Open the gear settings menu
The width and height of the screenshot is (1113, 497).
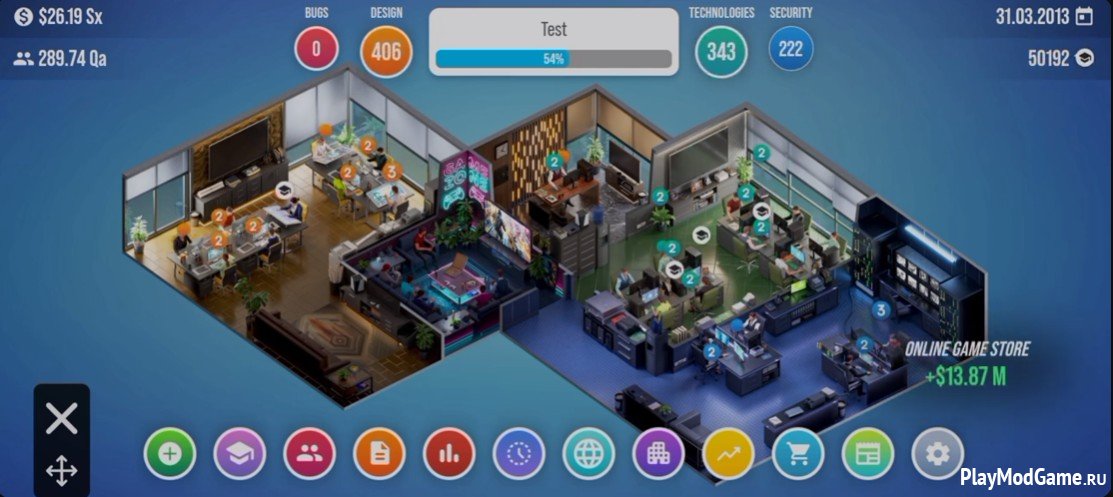click(937, 454)
